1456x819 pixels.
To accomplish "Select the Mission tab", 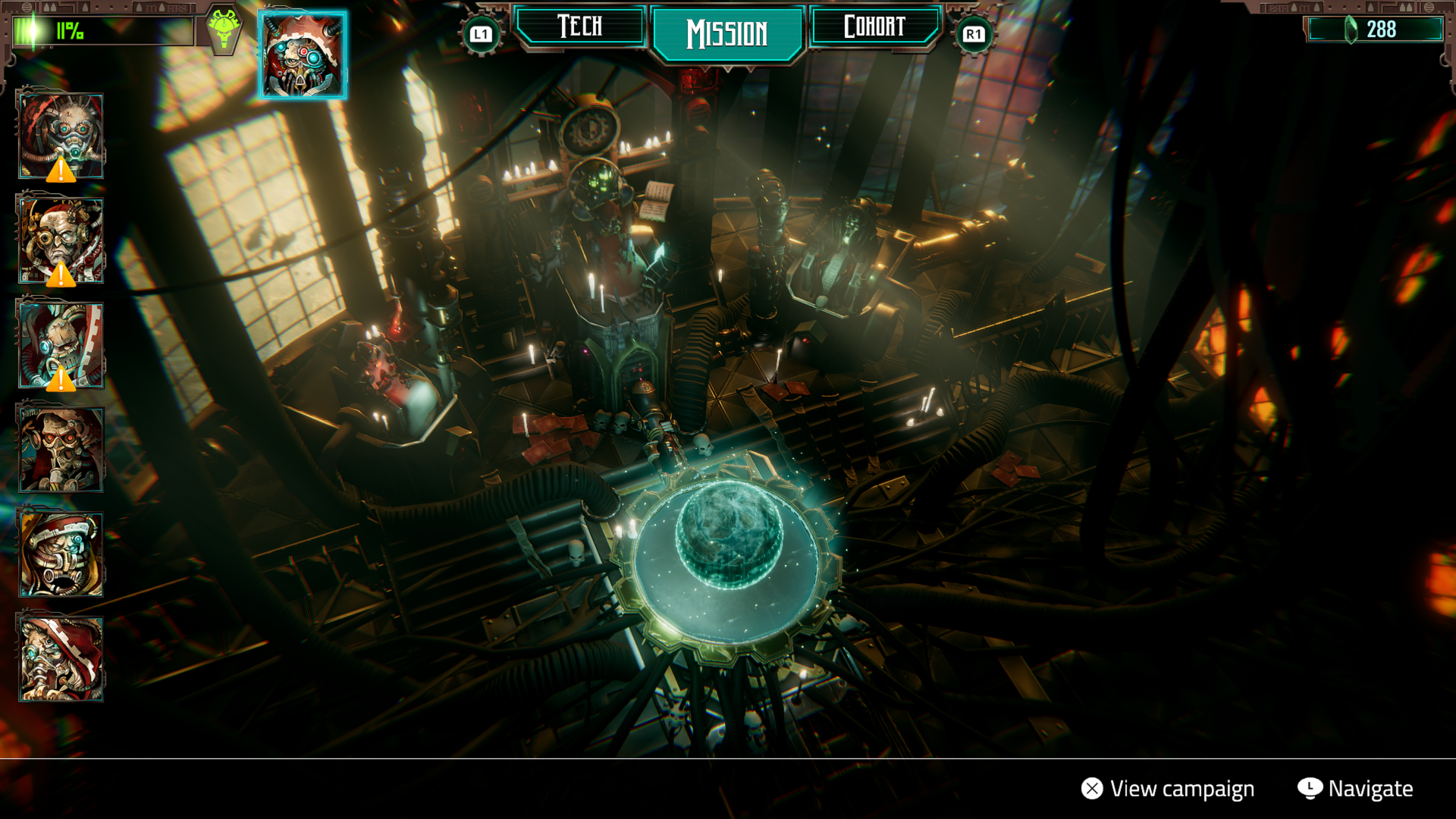I will (727, 33).
